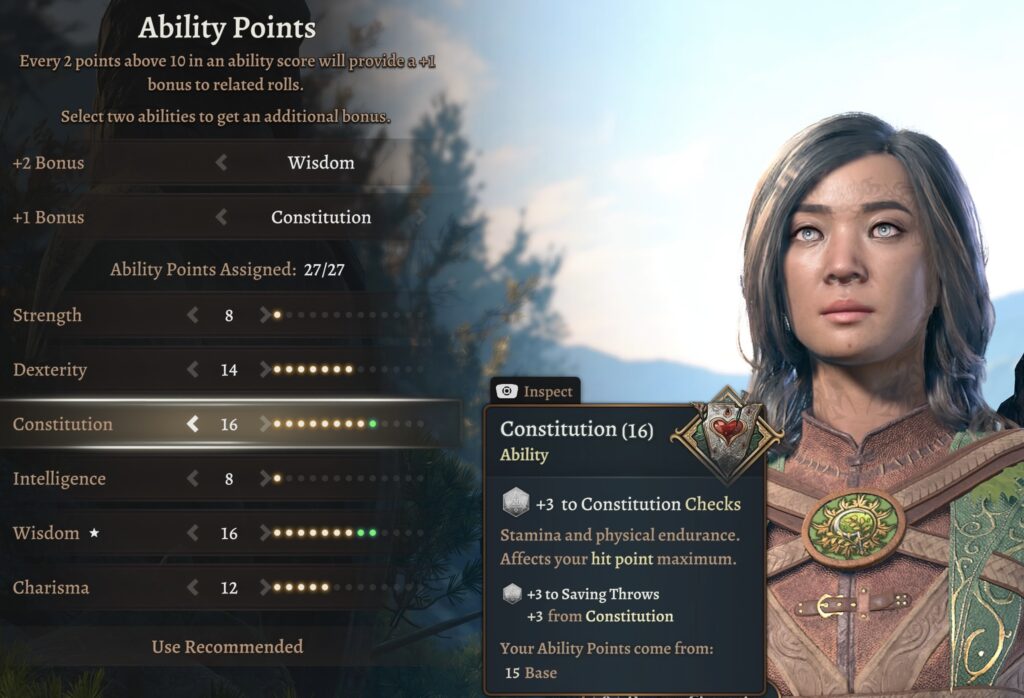This screenshot has height=698, width=1024.
Task: Cycle the +1 Bonus ability backward
Action: point(221,217)
